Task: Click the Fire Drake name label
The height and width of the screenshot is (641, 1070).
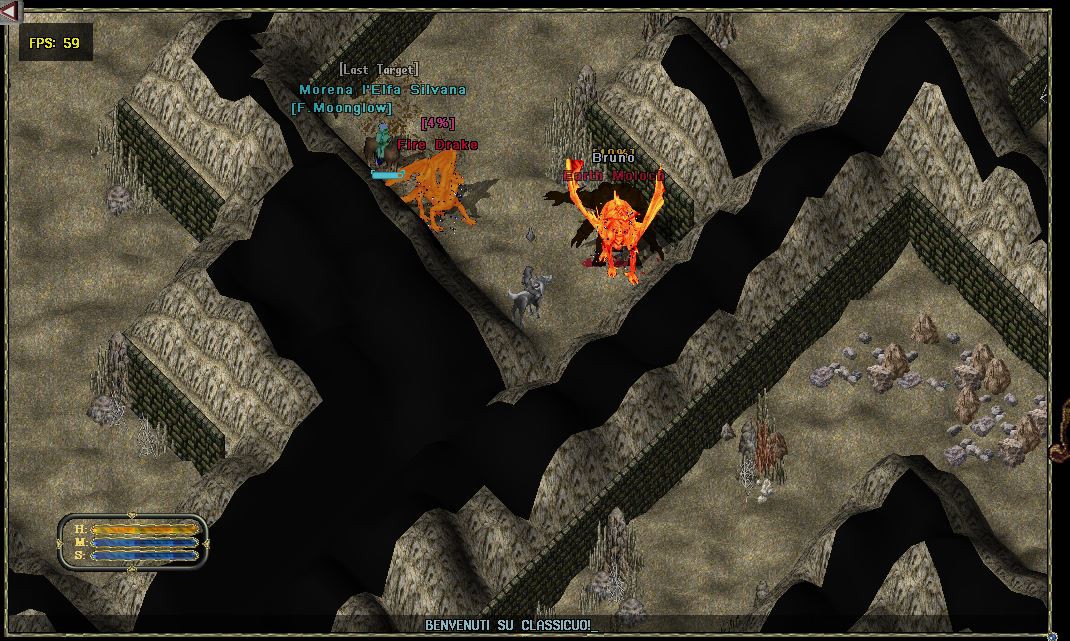Action: [437, 145]
